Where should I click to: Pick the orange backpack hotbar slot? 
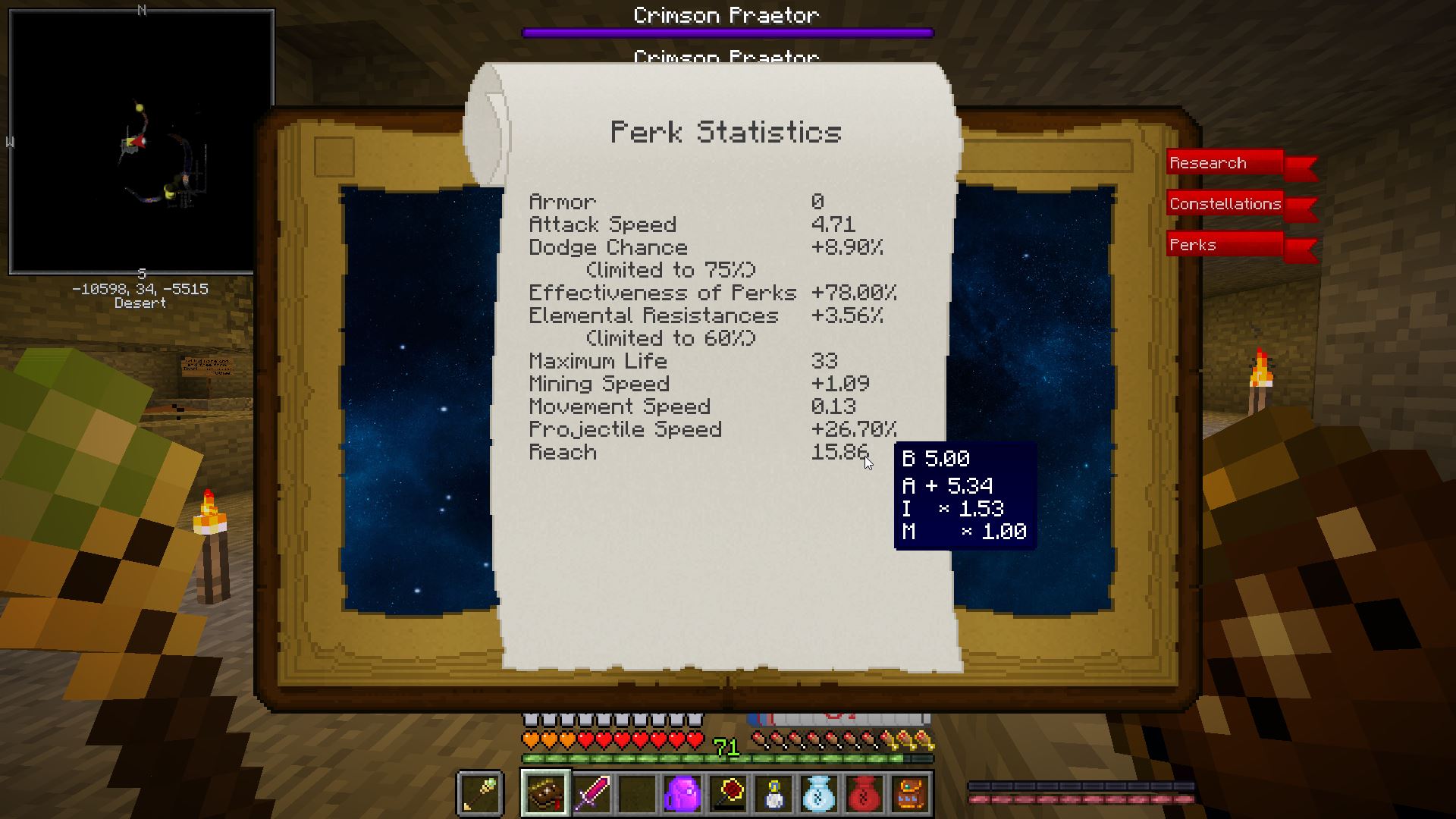[910, 793]
